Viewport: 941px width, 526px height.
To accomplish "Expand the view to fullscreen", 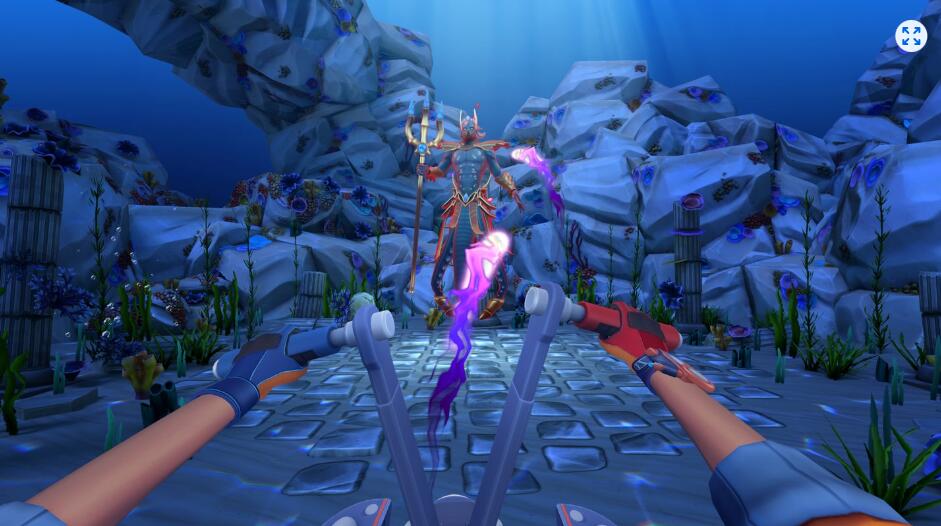I will pyautogui.click(x=910, y=37).
